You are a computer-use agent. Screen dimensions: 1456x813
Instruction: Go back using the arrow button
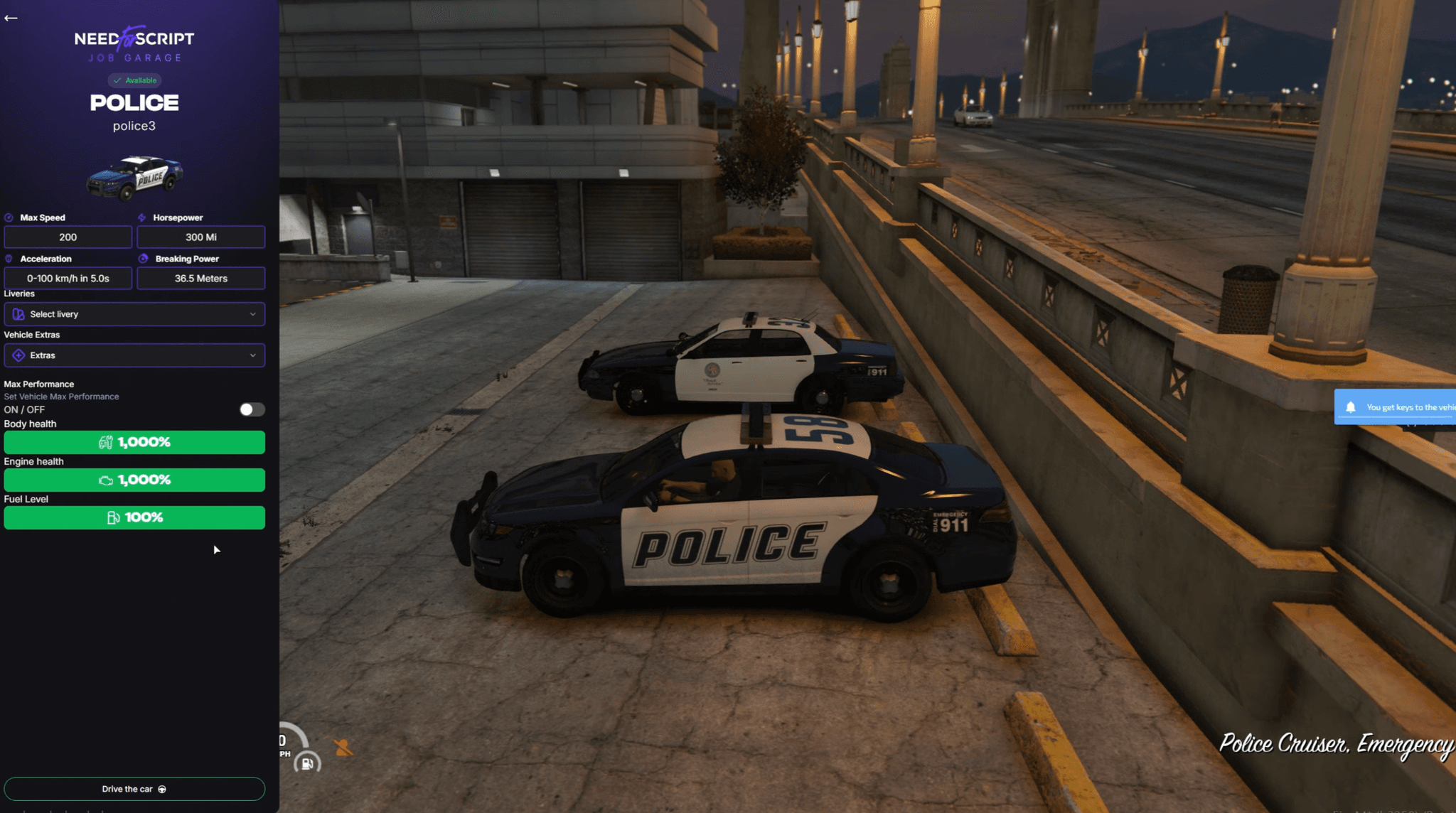11,18
